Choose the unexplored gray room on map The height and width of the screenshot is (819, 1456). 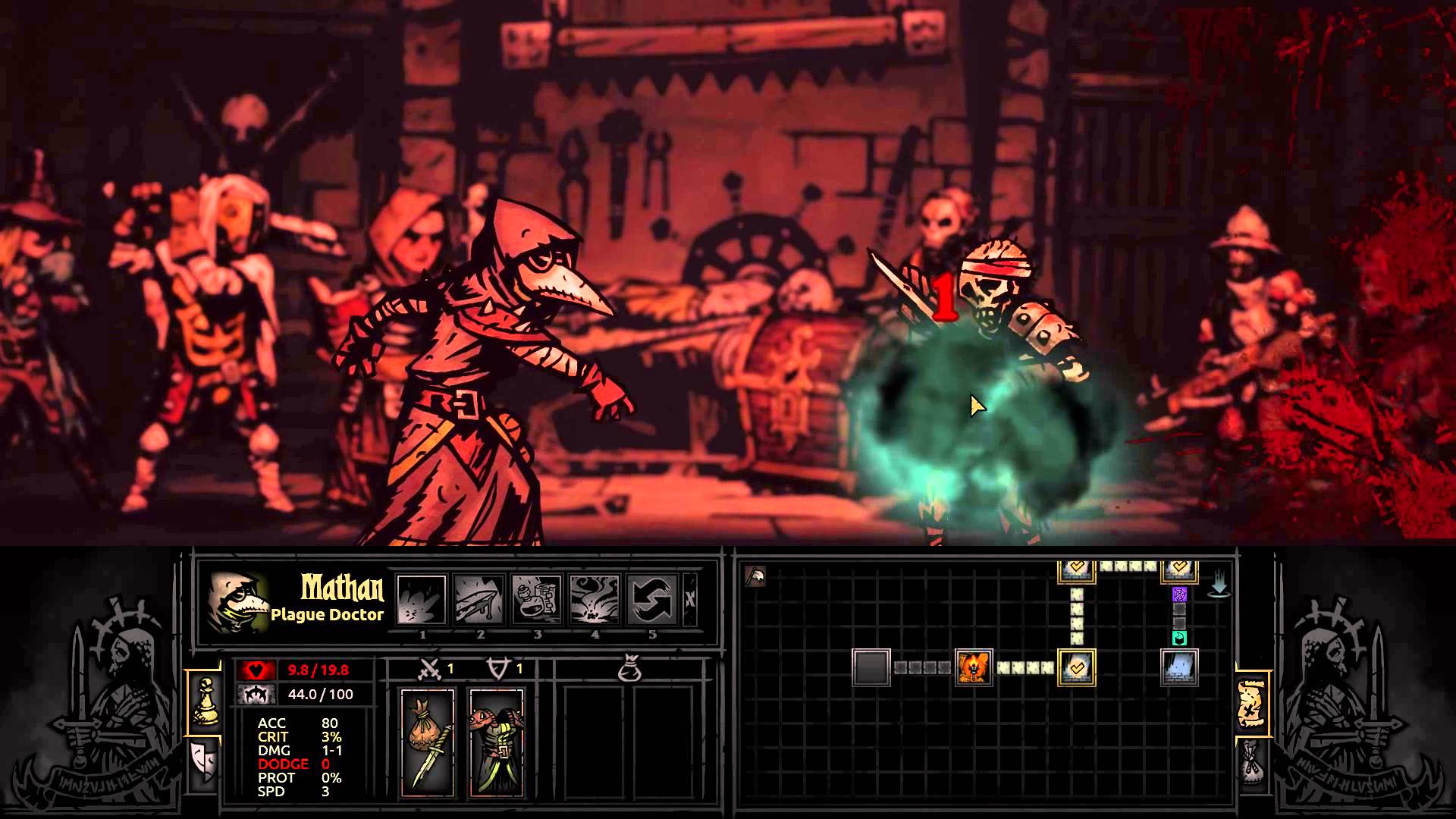coord(871,667)
